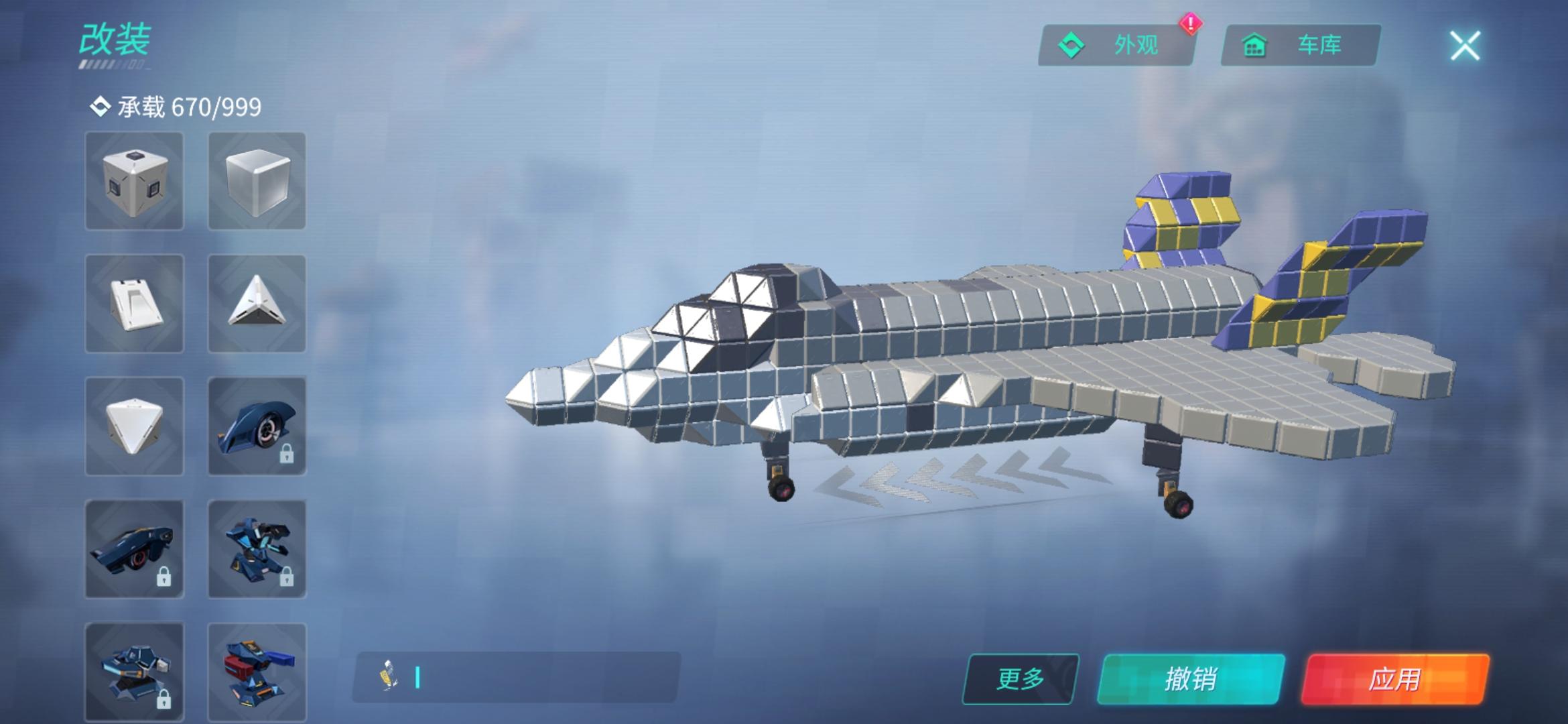The width and height of the screenshot is (1568, 724).
Task: Open the 外观 appearance menu
Action: pyautogui.click(x=1116, y=46)
